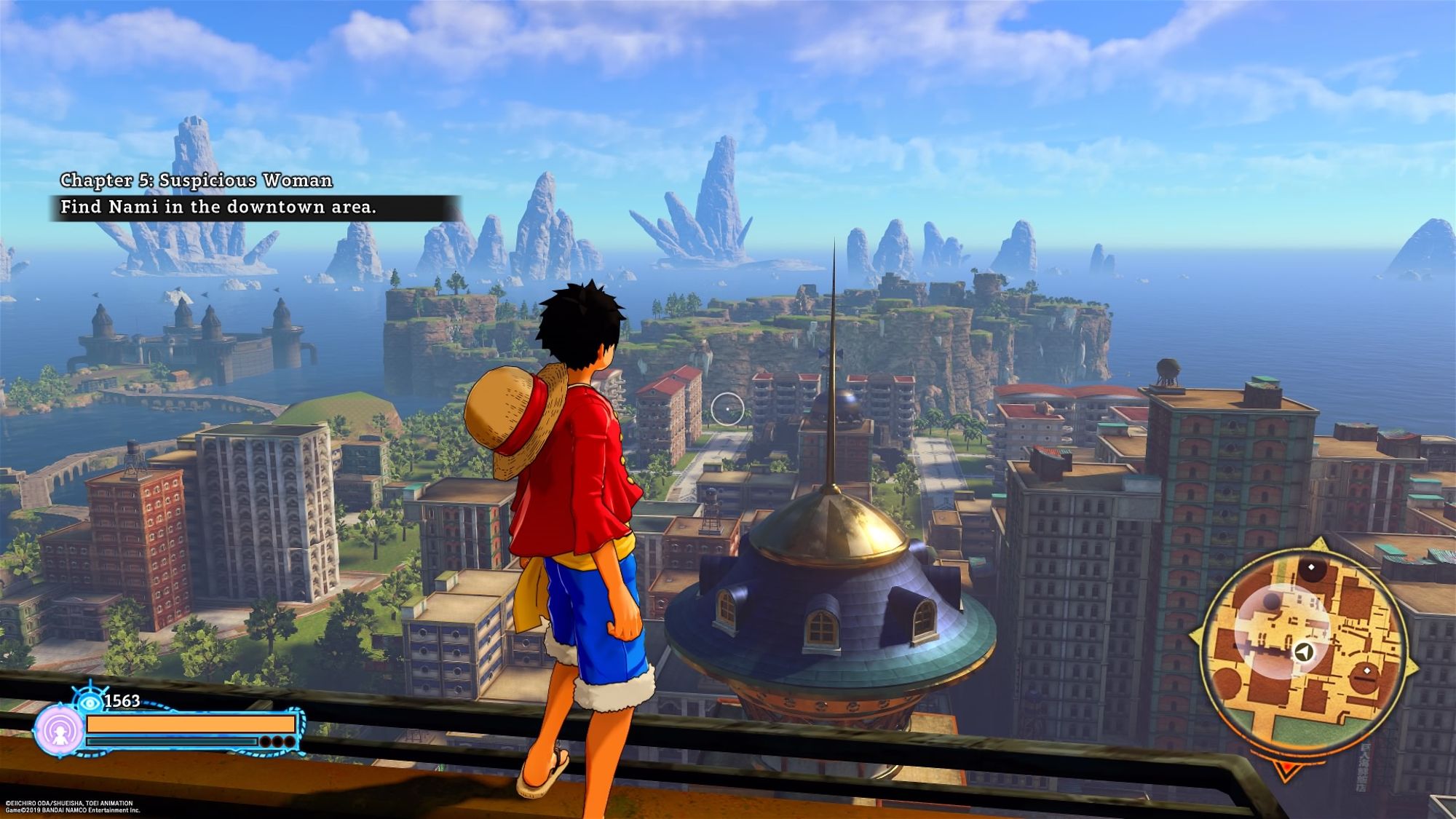This screenshot has height=819, width=1456.
Task: Click the Observation Haki eye icon
Action: pyautogui.click(x=90, y=702)
